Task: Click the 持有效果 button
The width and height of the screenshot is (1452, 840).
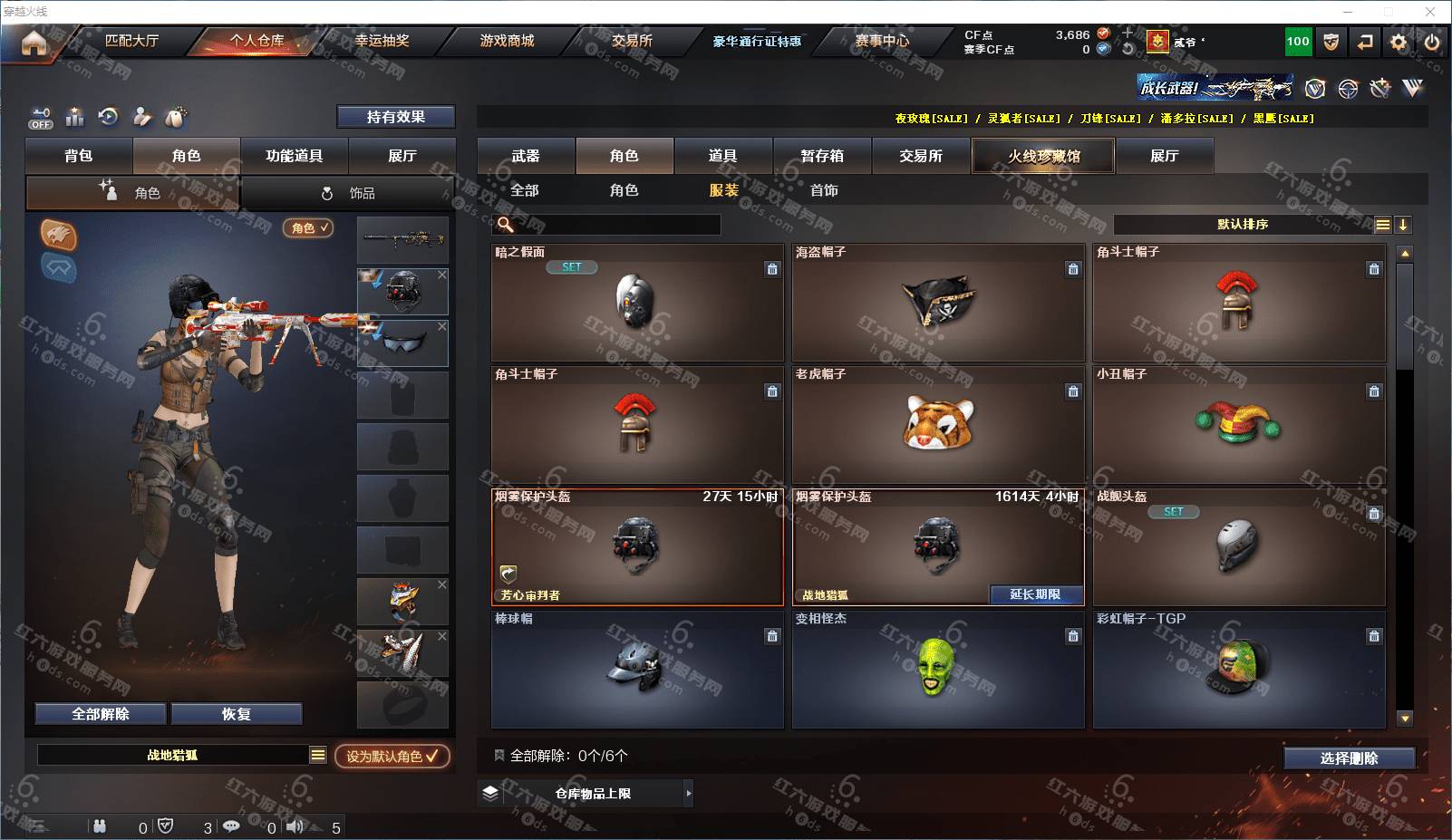Action: tap(395, 117)
